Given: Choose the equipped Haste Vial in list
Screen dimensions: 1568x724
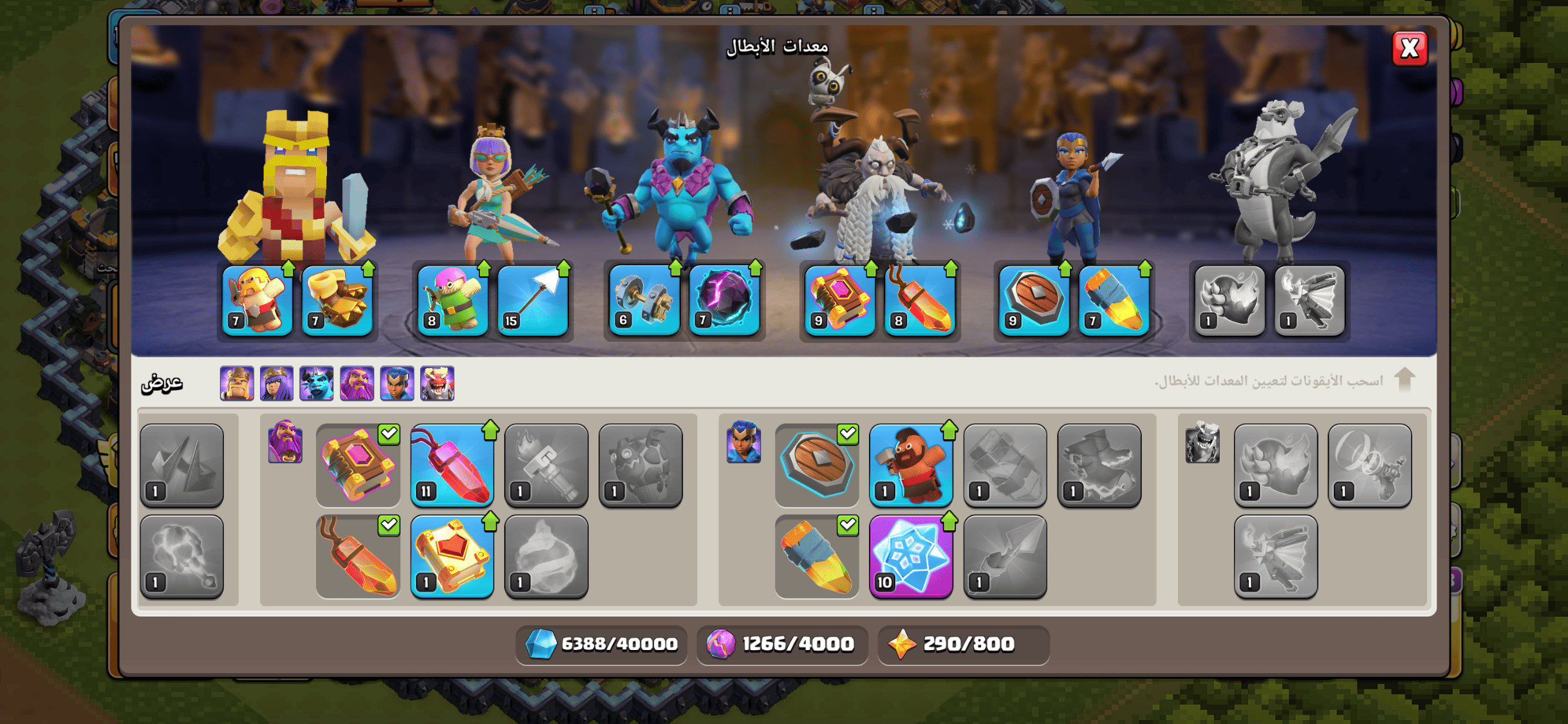Looking at the screenshot, I should [817, 557].
